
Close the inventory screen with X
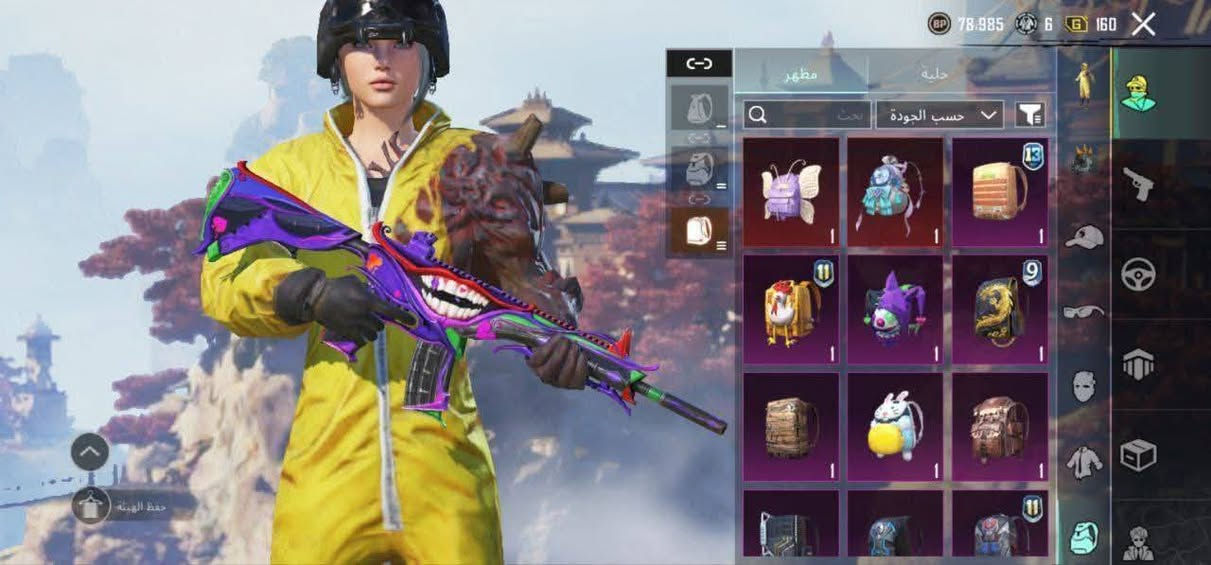pyautogui.click(x=1143, y=25)
